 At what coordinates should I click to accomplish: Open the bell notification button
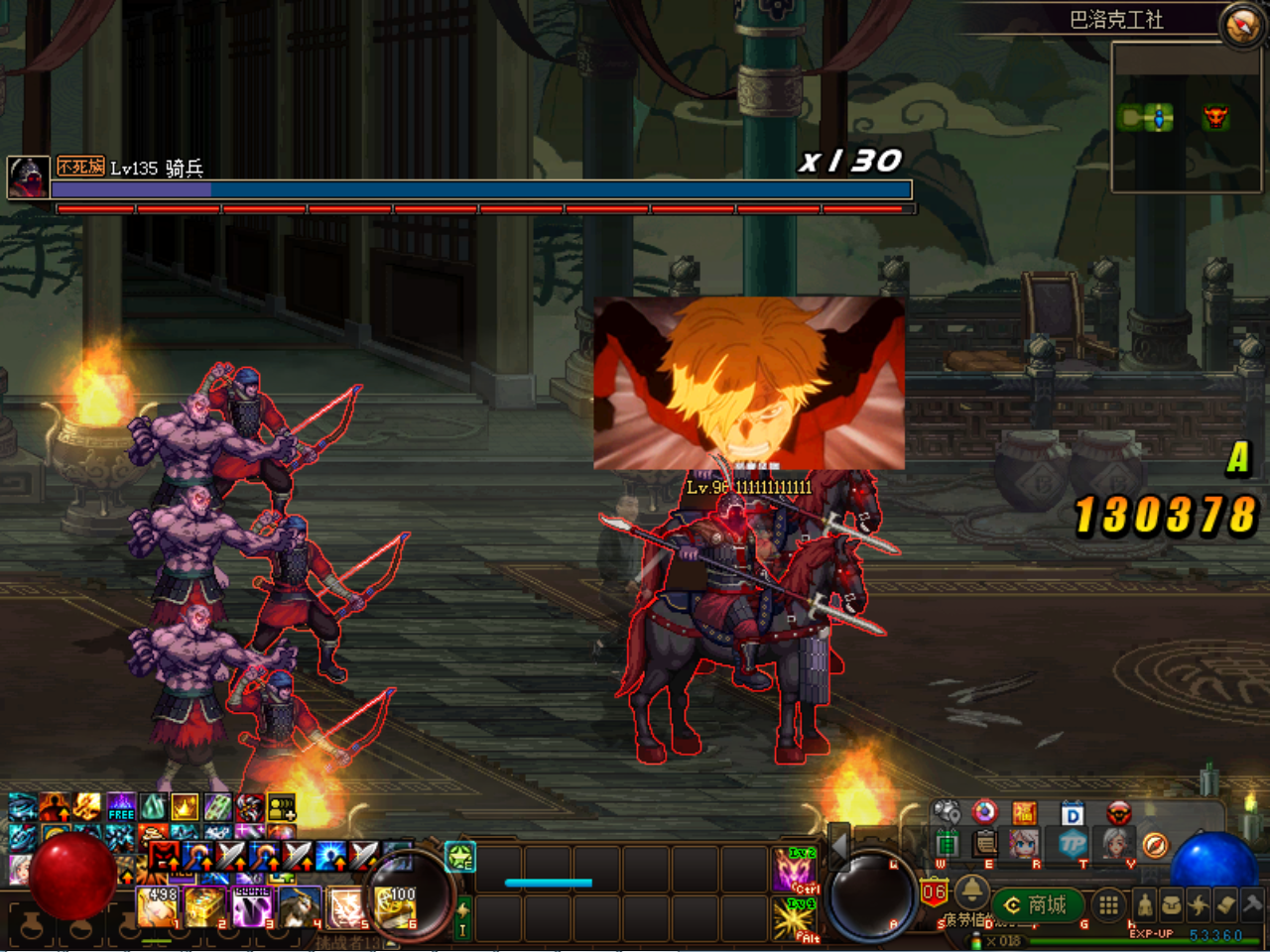tap(970, 892)
